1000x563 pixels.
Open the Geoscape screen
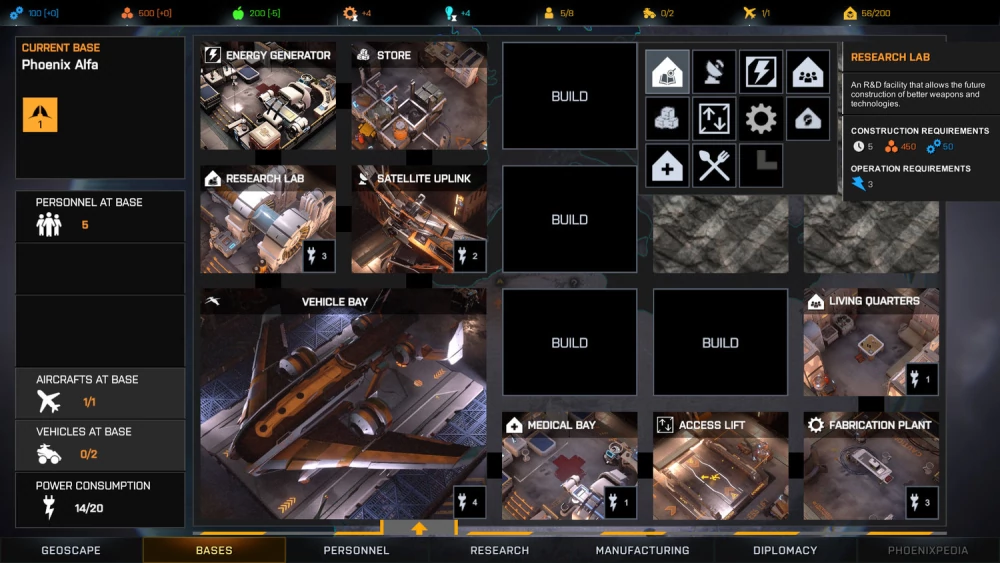(x=71, y=550)
